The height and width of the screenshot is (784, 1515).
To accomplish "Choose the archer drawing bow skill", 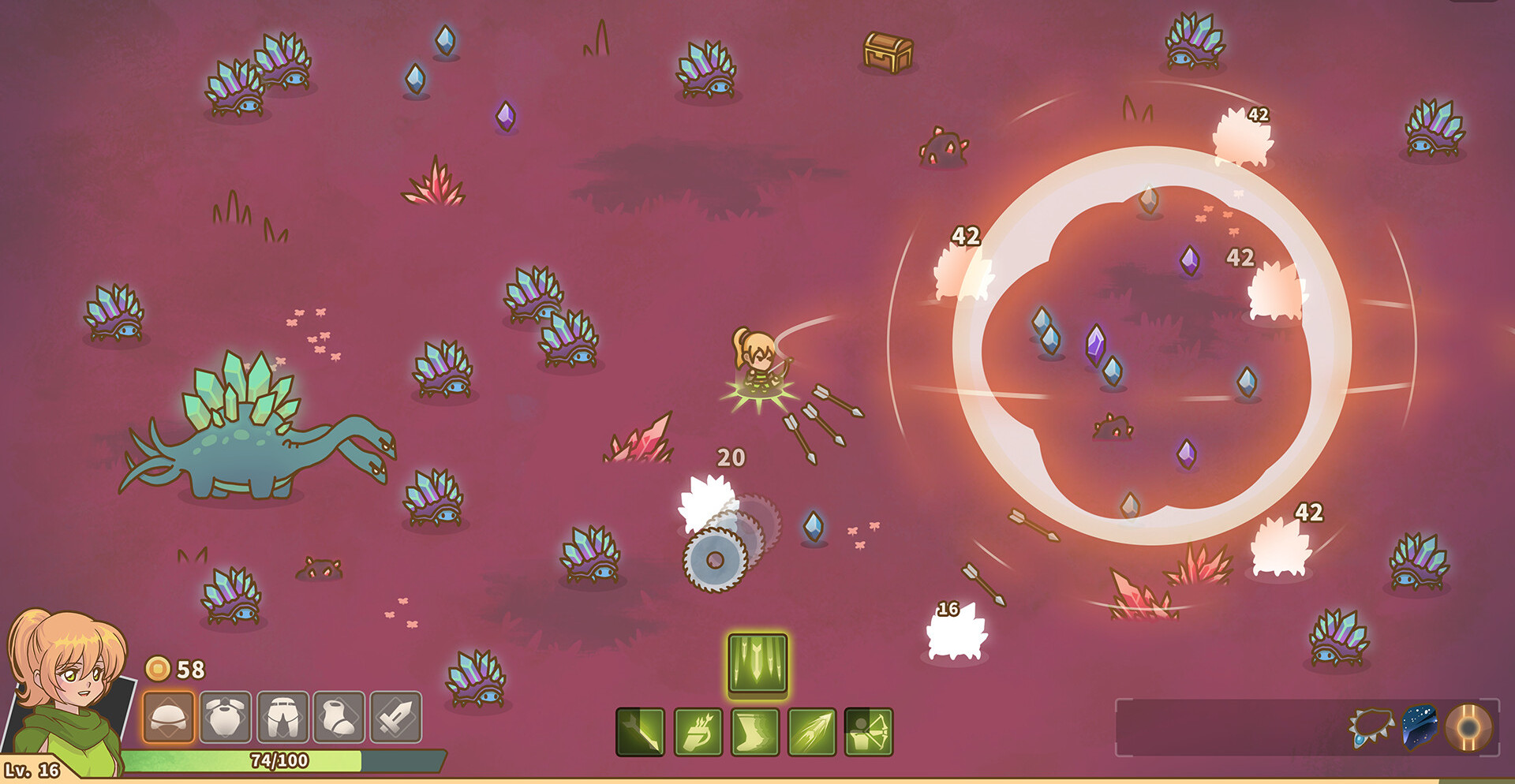I will 869,732.
